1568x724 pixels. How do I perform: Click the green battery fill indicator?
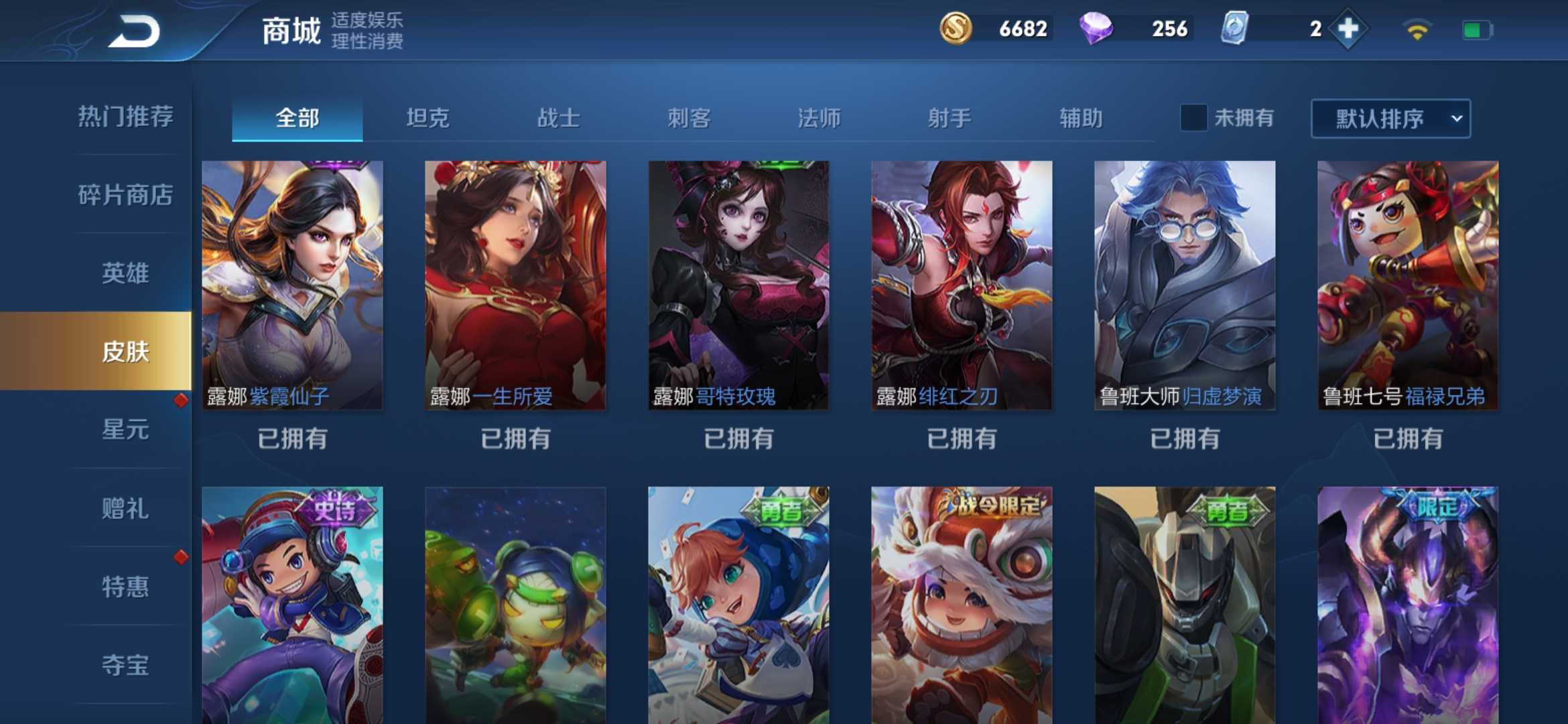tap(1472, 29)
